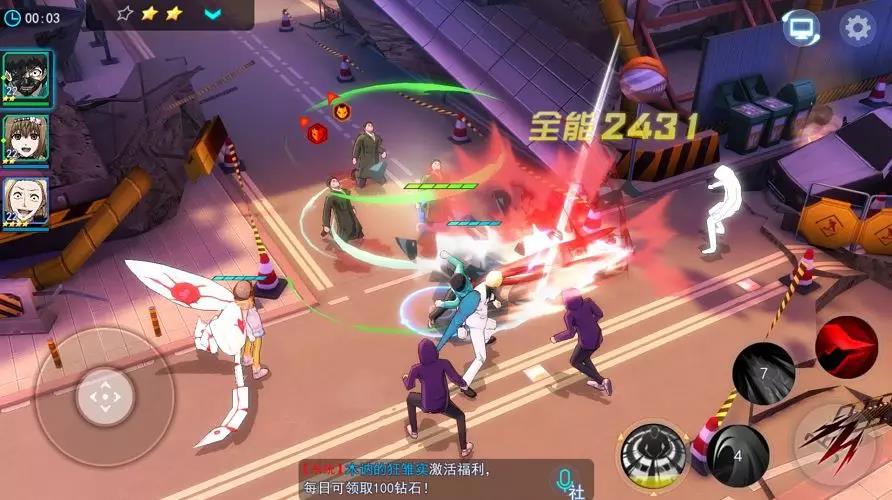Open the gear settings menu
The height and width of the screenshot is (500, 892).
tap(857, 28)
